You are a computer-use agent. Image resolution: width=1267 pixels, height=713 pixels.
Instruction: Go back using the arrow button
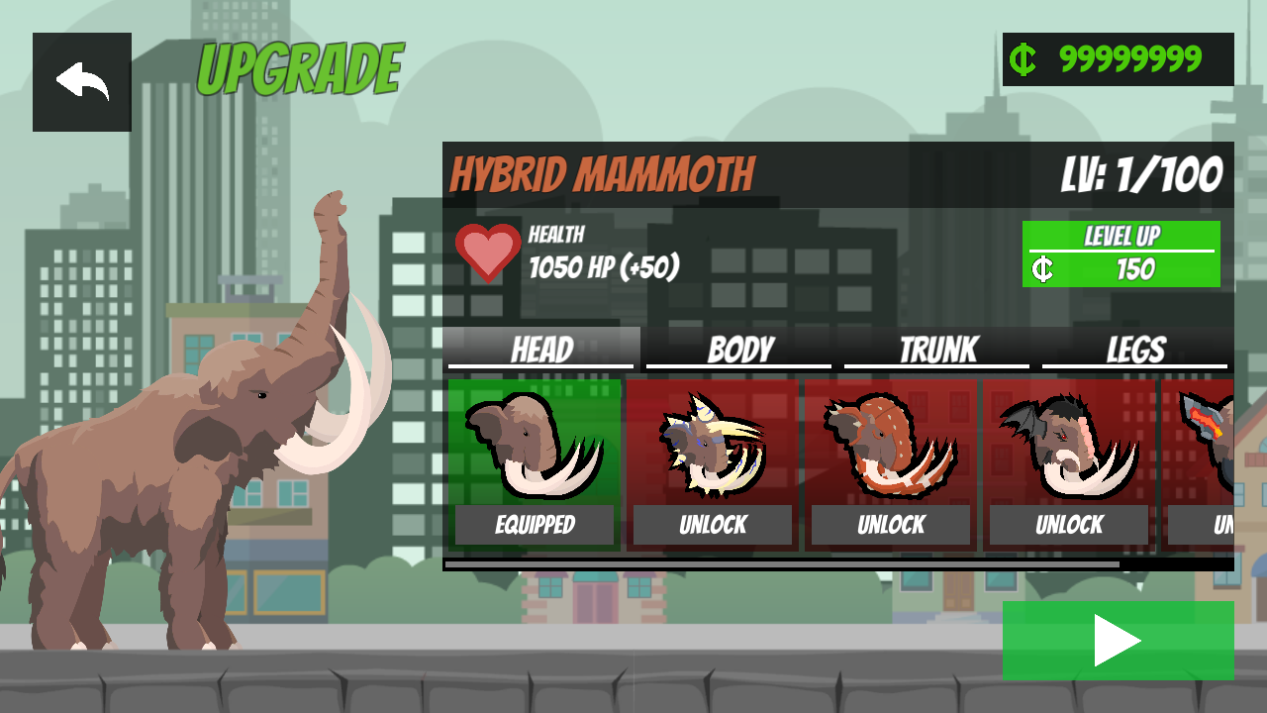click(x=82, y=82)
